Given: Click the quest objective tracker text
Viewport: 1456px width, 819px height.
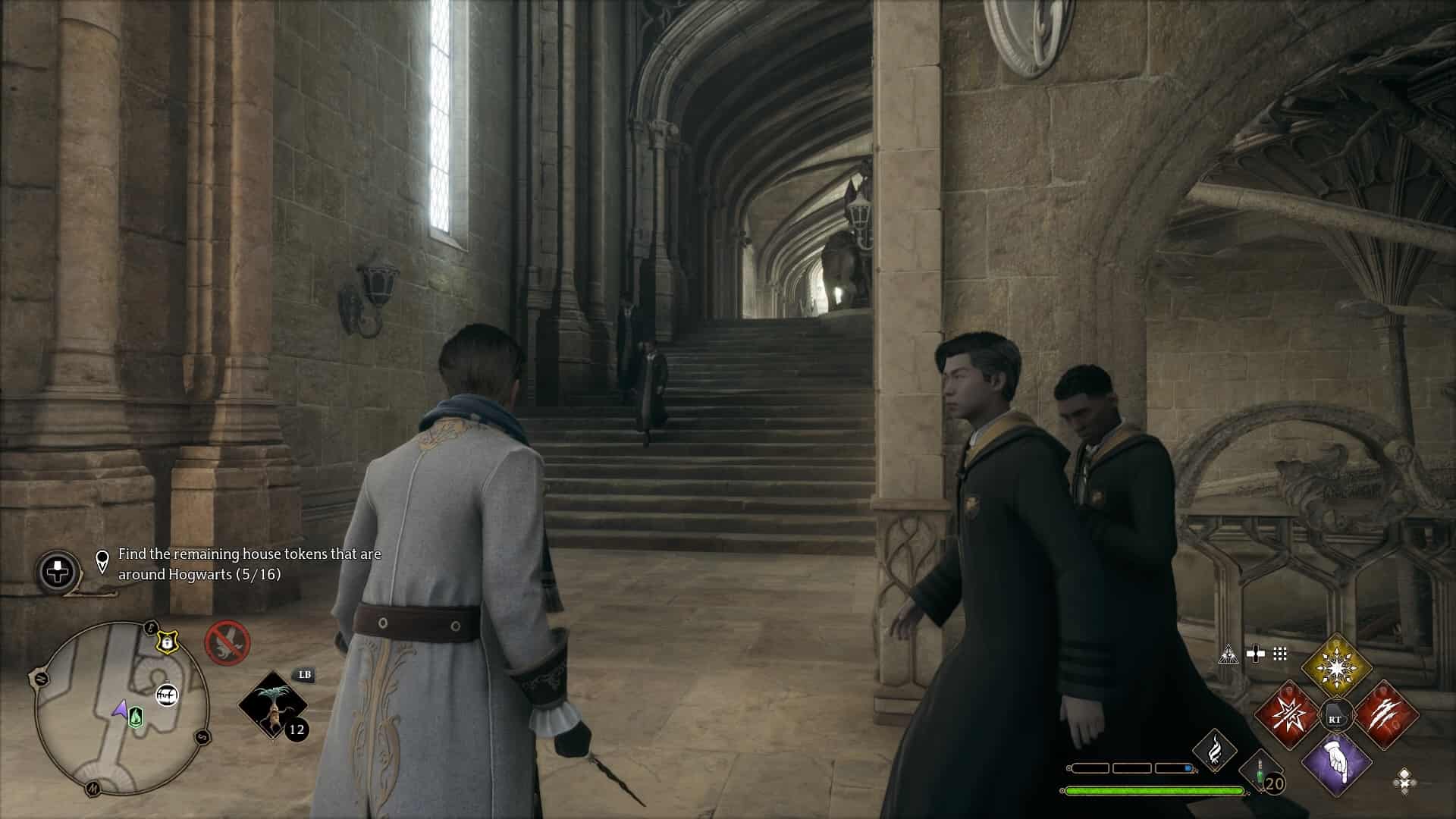Looking at the screenshot, I should point(249,564).
